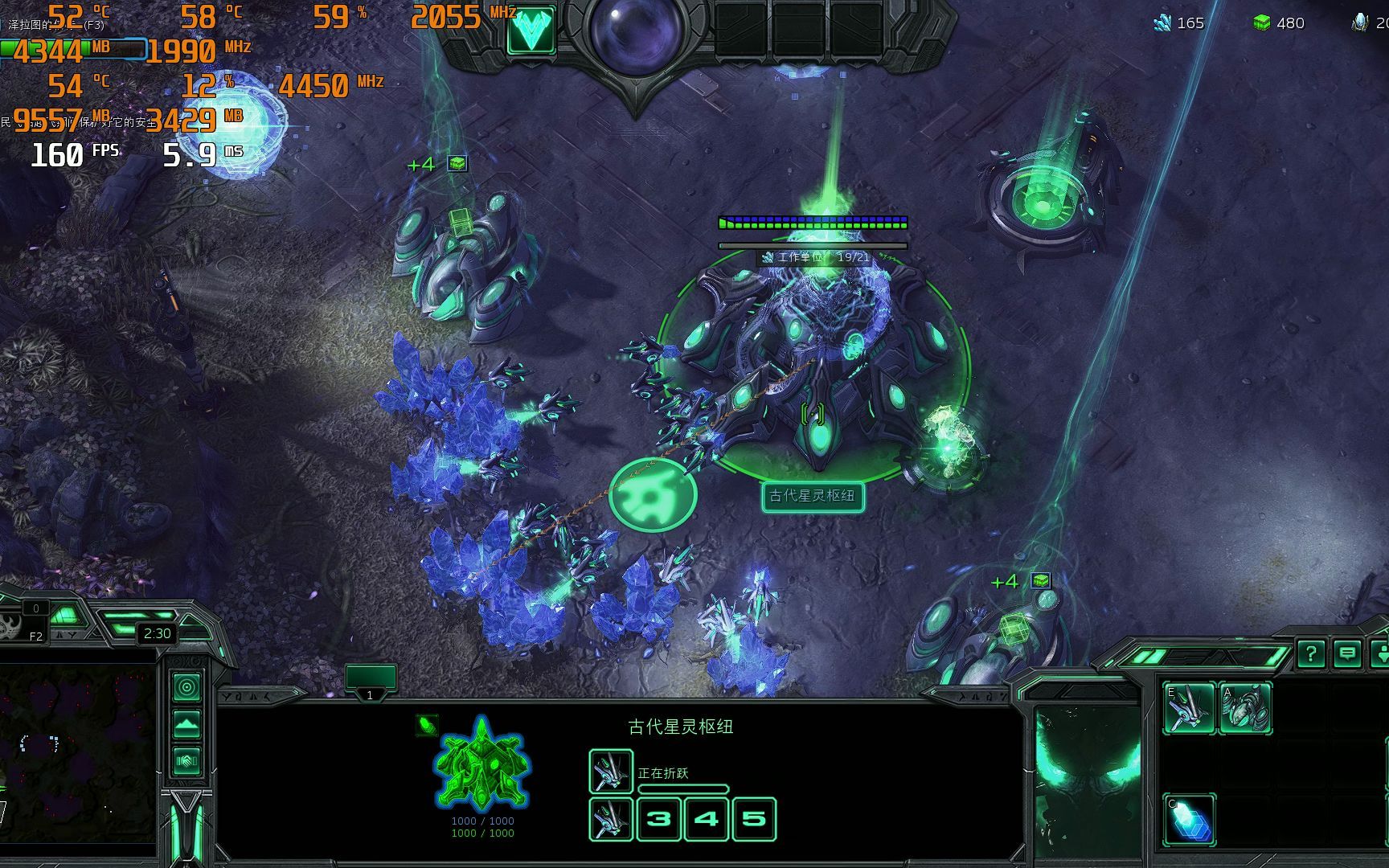Toggle minimap terrain display
This screenshot has width=1389, height=868.
(x=186, y=724)
